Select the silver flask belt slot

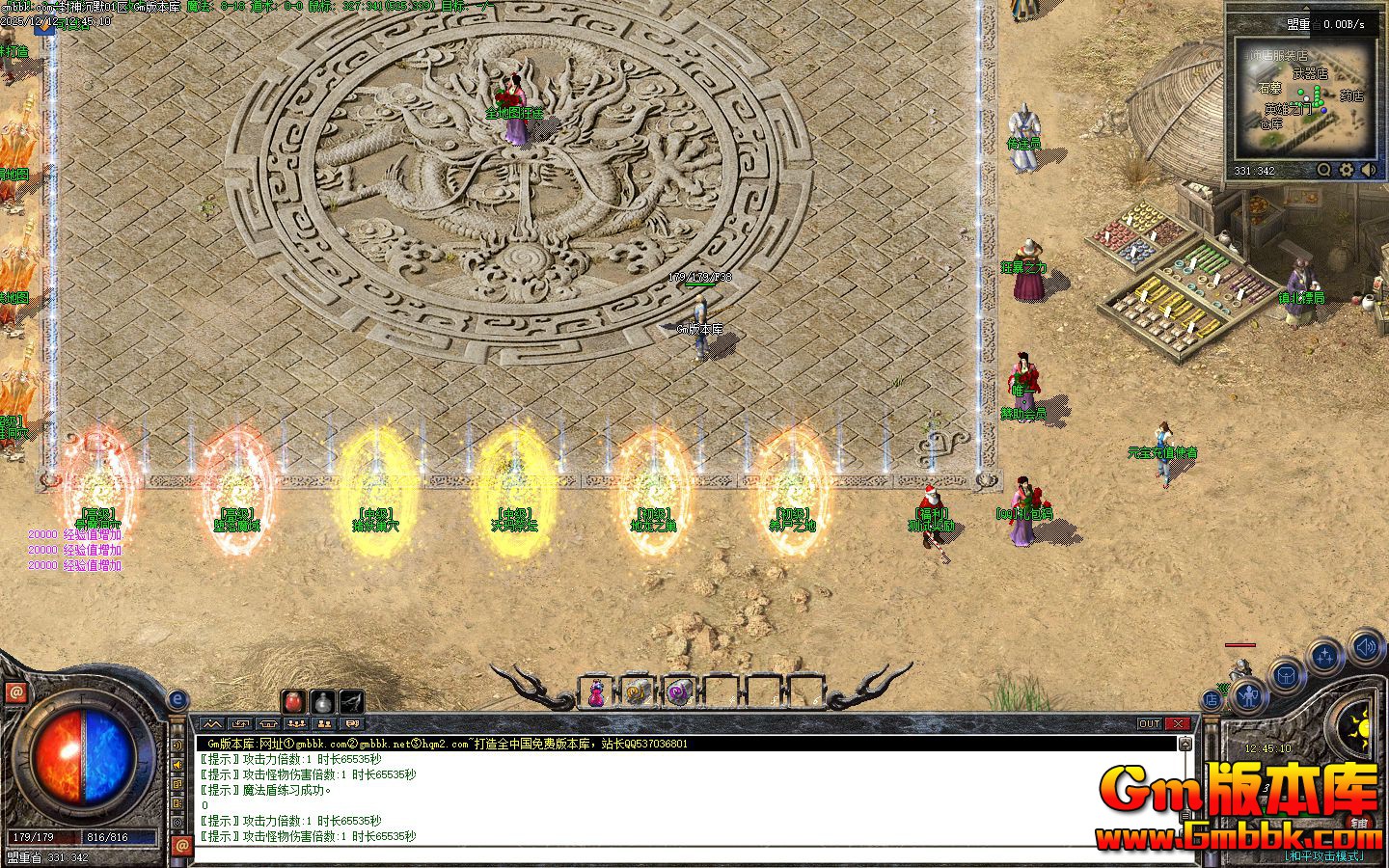pos(322,701)
